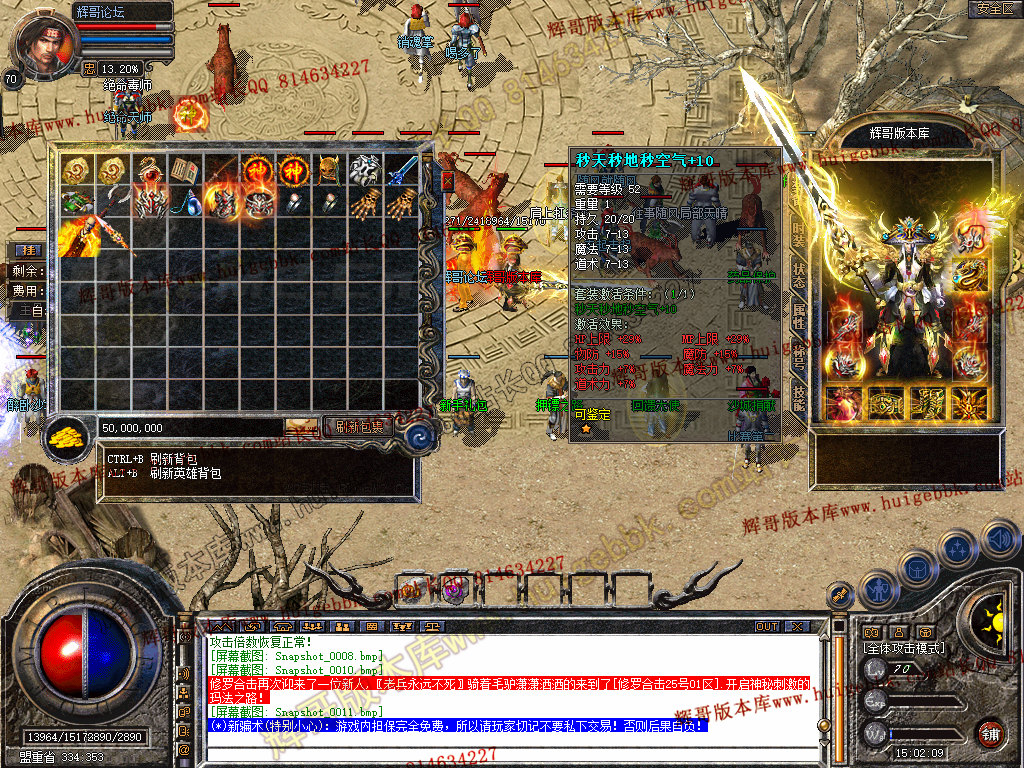Click the 安全区 safe zone label button
This screenshot has height=768, width=1024.
point(994,9)
